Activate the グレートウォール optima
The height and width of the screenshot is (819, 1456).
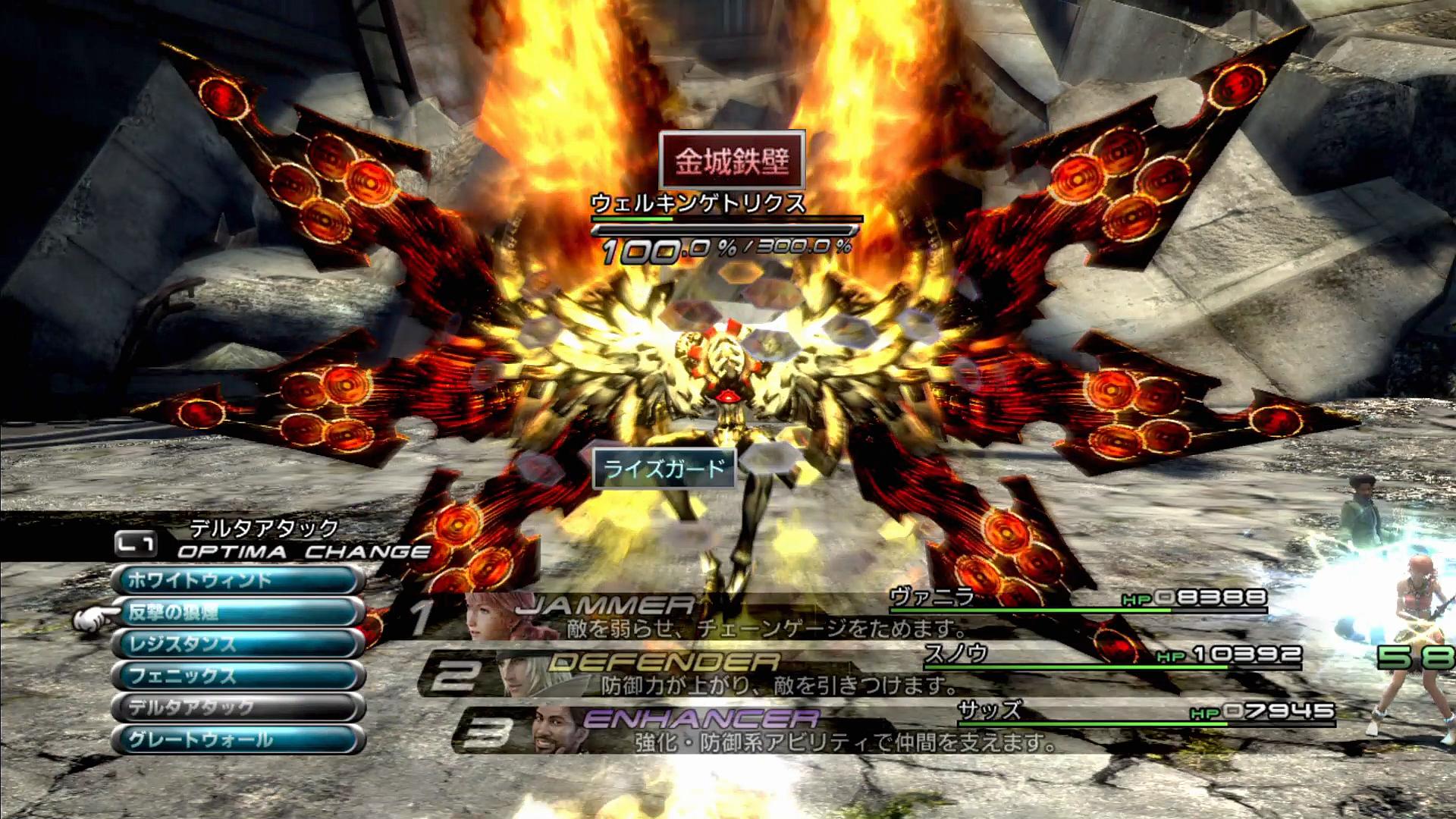pyautogui.click(x=237, y=739)
